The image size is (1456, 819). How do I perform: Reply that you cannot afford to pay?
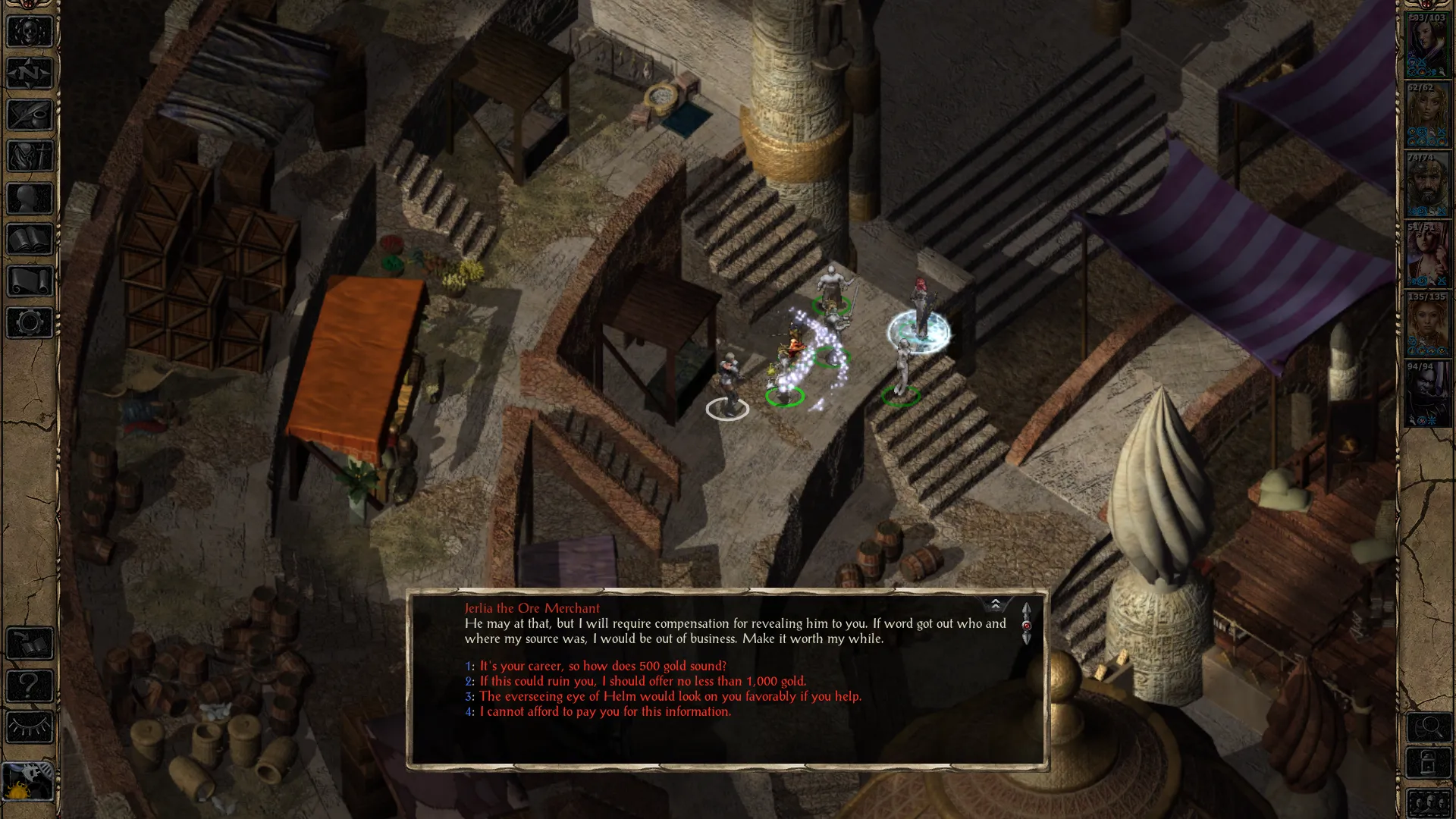tap(604, 711)
